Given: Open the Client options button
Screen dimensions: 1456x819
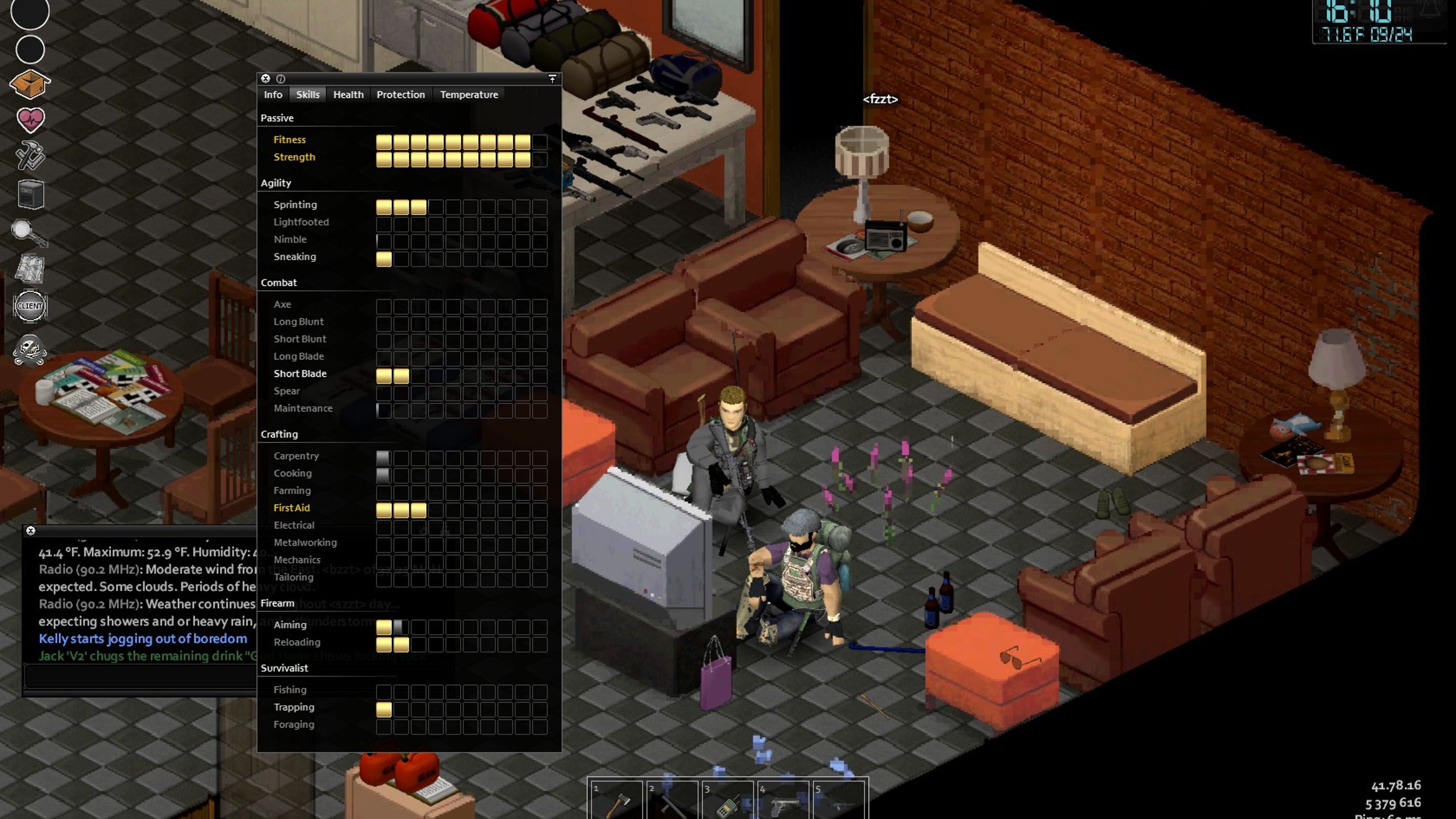Looking at the screenshot, I should tap(30, 306).
